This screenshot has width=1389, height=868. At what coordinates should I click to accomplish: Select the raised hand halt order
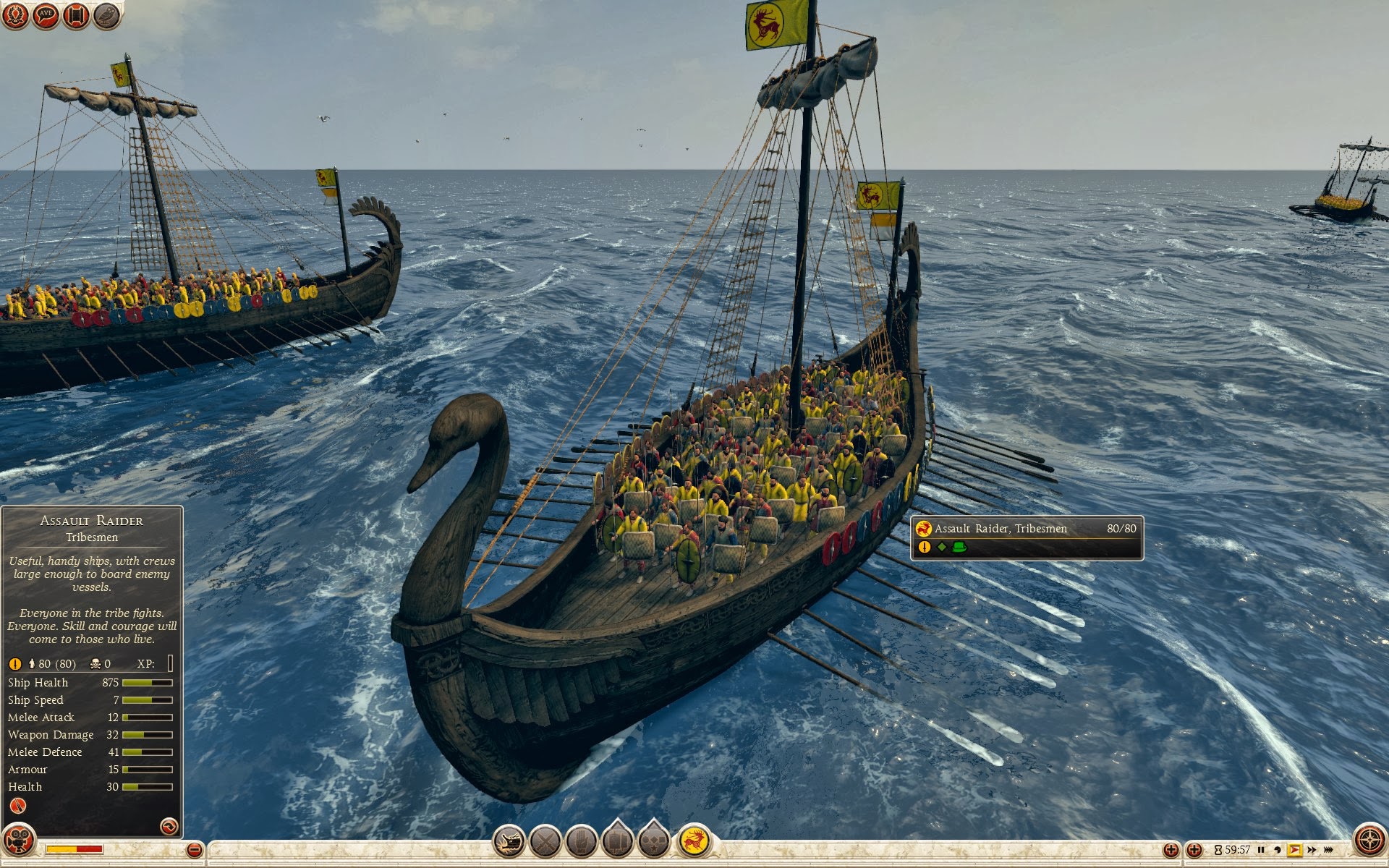tap(582, 841)
